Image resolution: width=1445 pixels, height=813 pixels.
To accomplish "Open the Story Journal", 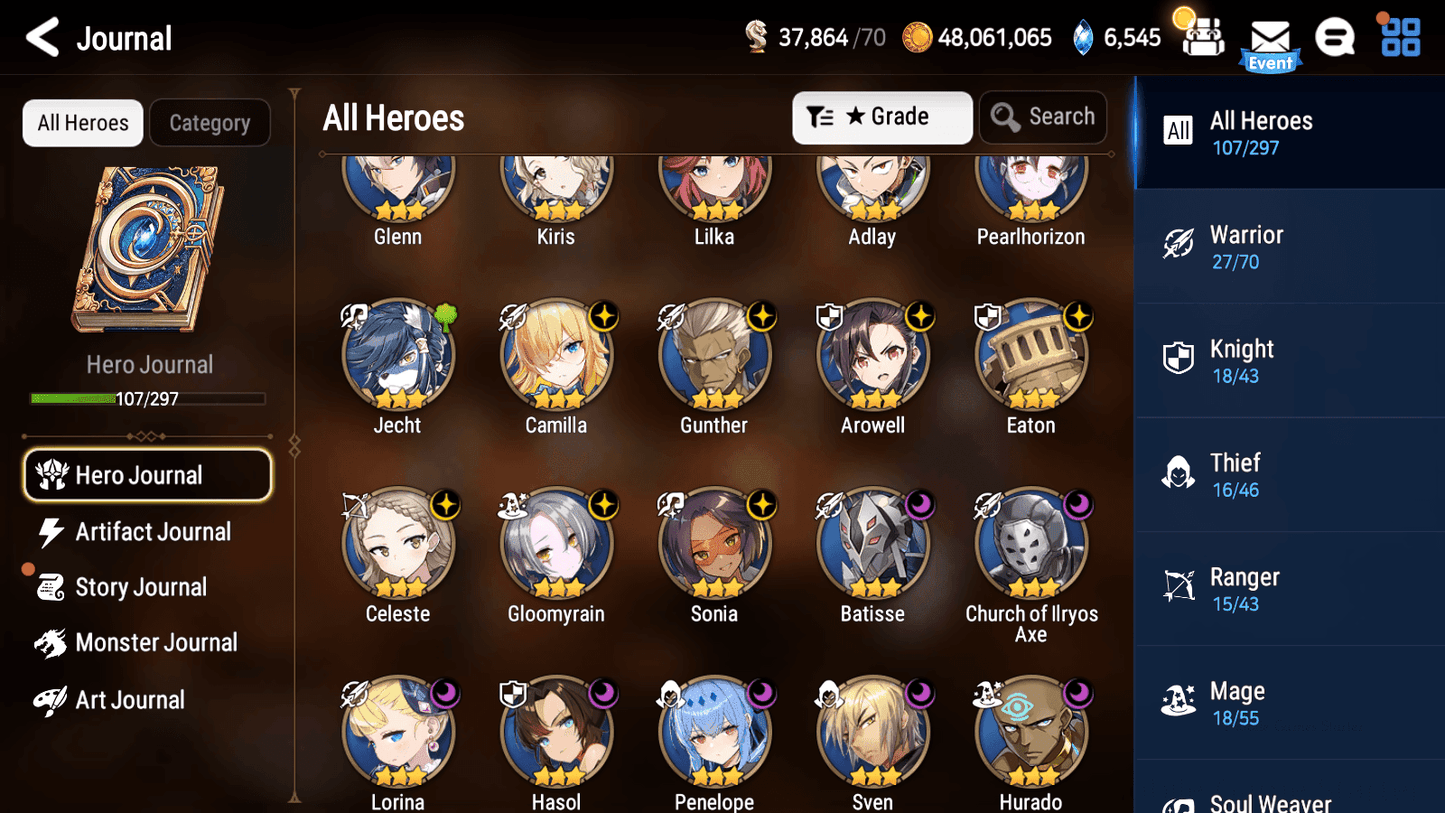I will (x=141, y=587).
